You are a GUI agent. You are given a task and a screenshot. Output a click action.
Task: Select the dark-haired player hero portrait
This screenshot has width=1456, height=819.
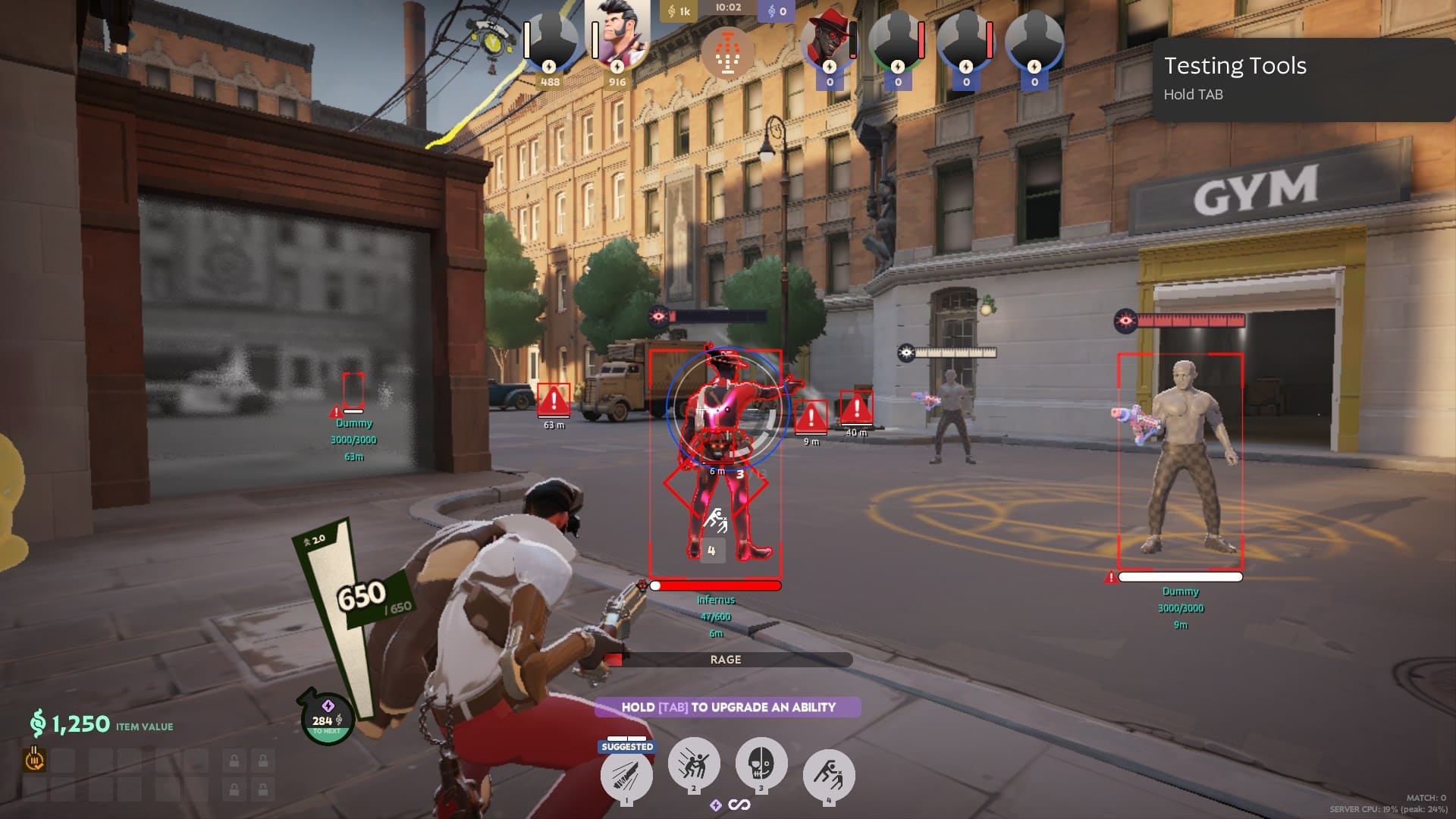tap(617, 36)
